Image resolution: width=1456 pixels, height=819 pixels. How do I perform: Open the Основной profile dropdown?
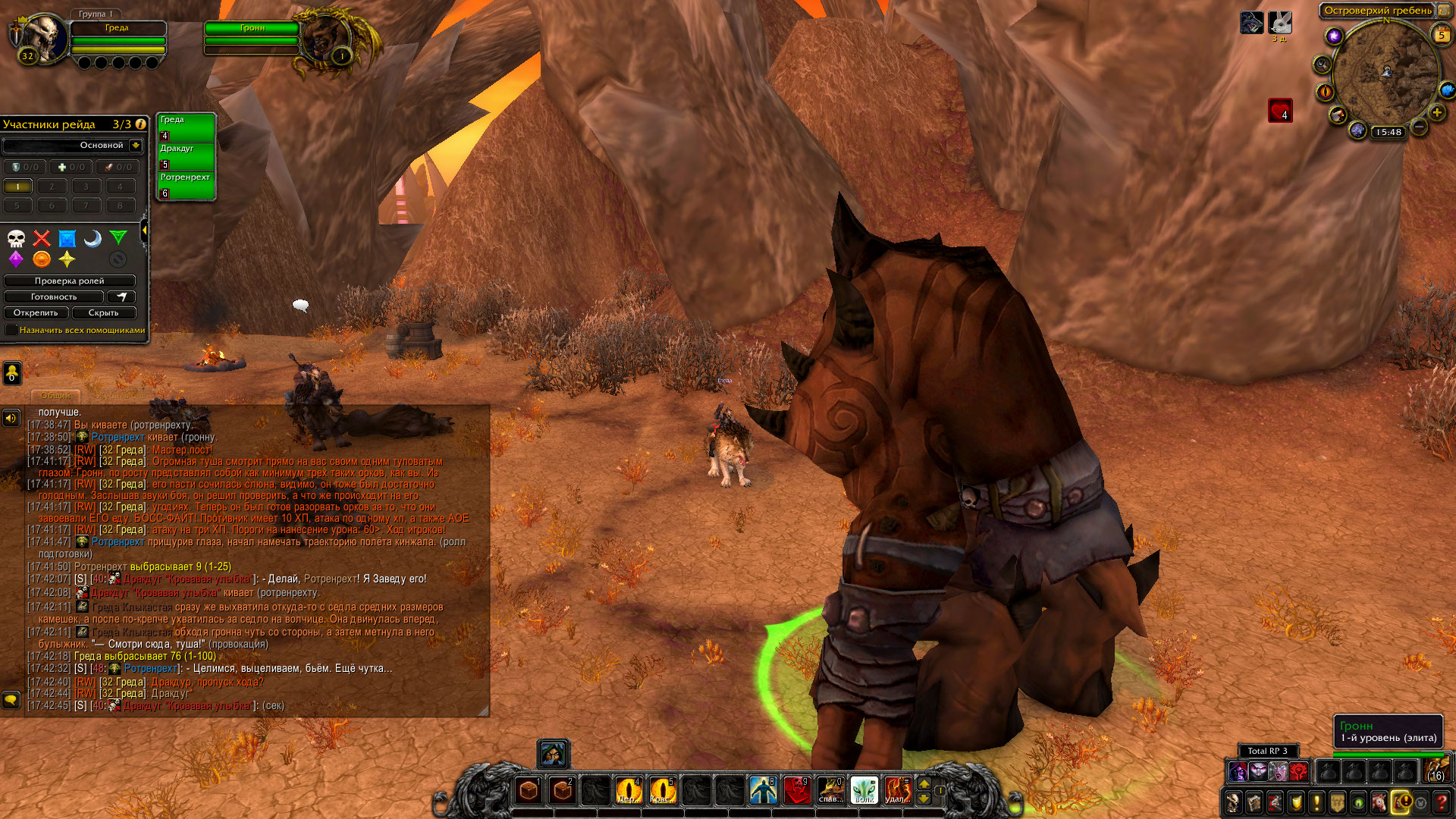[136, 145]
